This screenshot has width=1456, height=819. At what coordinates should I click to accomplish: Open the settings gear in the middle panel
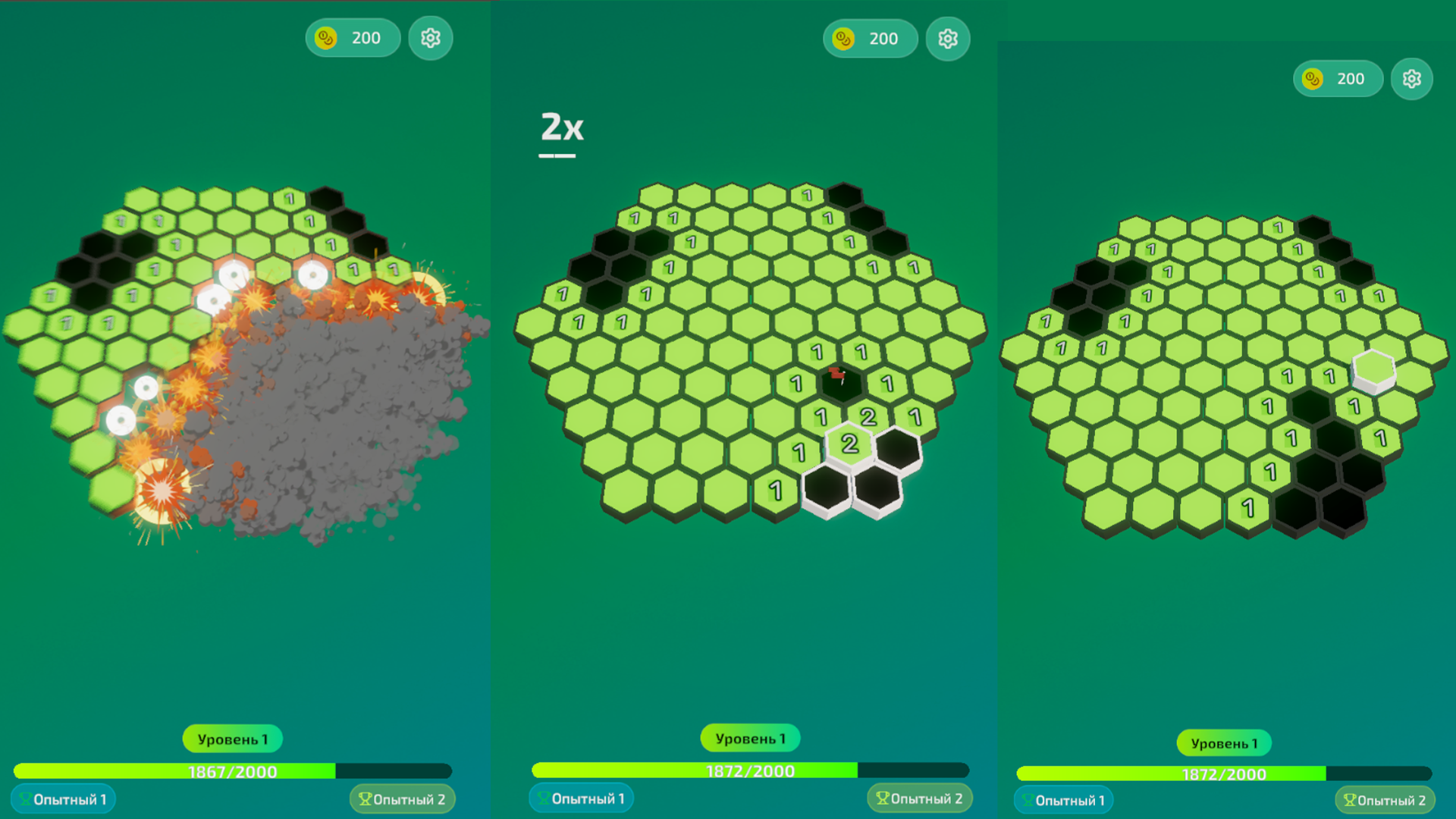[x=948, y=38]
